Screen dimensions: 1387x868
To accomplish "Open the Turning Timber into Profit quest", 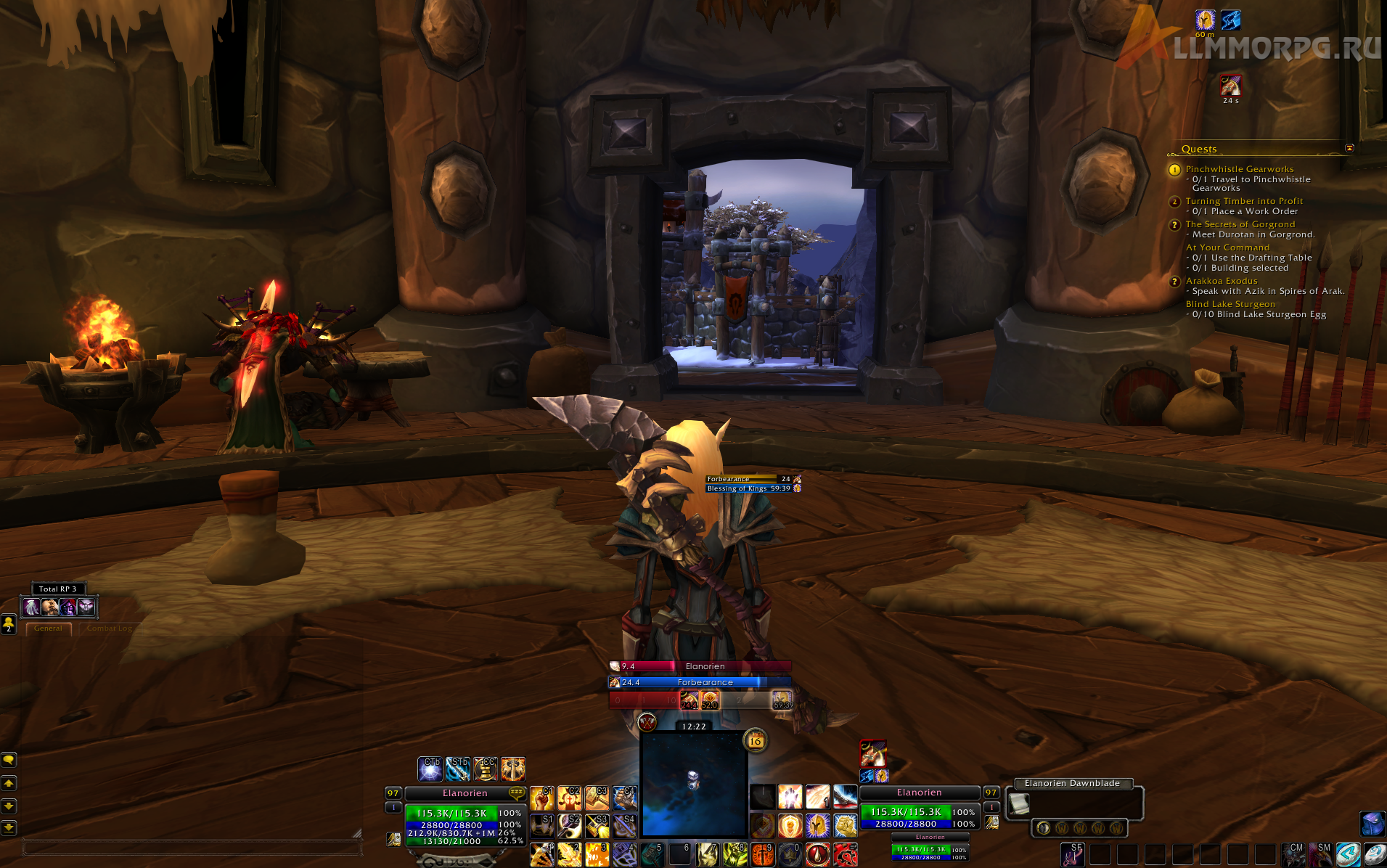I will [1244, 201].
